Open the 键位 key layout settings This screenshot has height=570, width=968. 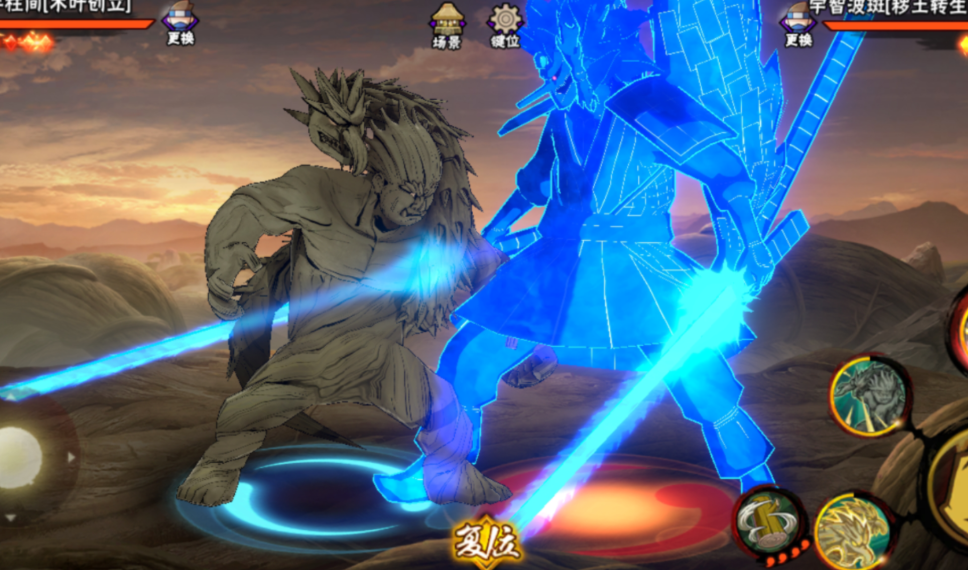(x=504, y=24)
